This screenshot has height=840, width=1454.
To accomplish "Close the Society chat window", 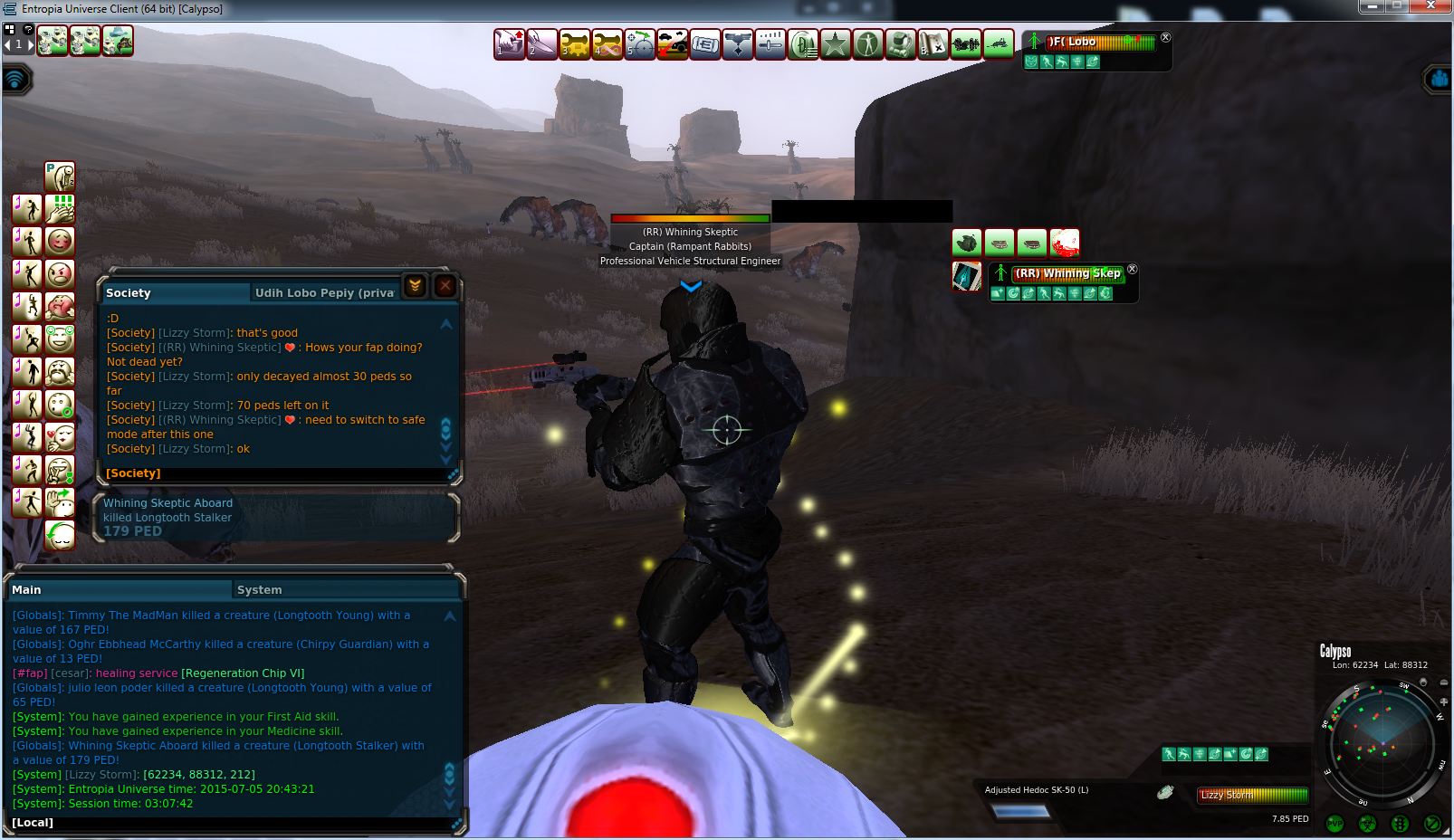I will point(445,286).
